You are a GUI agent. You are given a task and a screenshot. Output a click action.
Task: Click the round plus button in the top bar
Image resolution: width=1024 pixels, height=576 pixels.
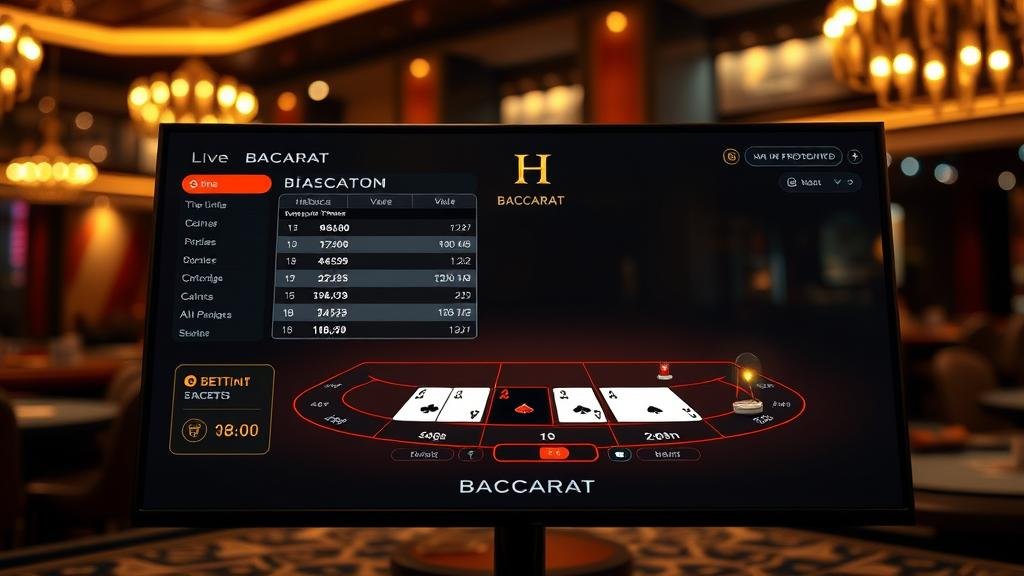coord(854,157)
